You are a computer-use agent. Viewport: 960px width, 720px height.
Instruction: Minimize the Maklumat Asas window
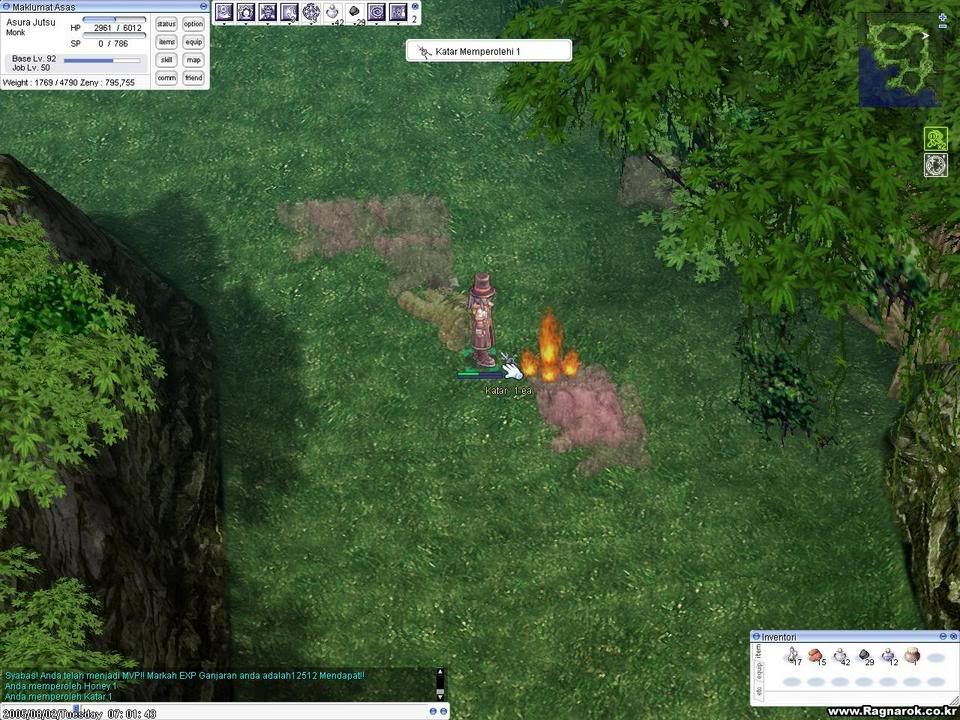[x=204, y=6]
